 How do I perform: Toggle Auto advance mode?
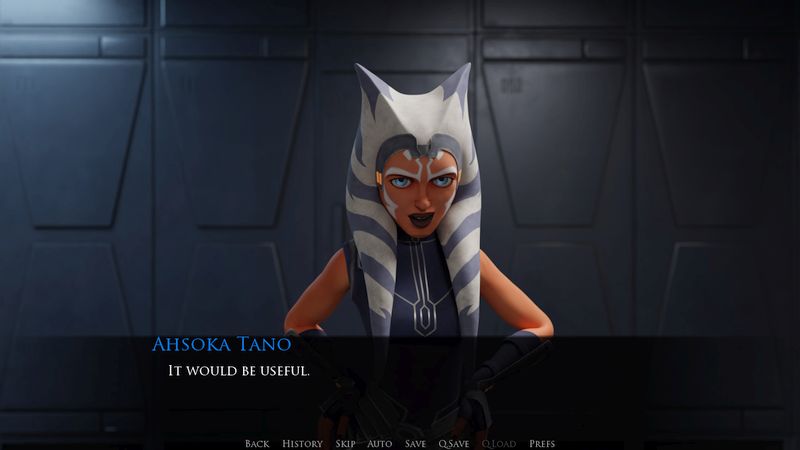click(379, 443)
